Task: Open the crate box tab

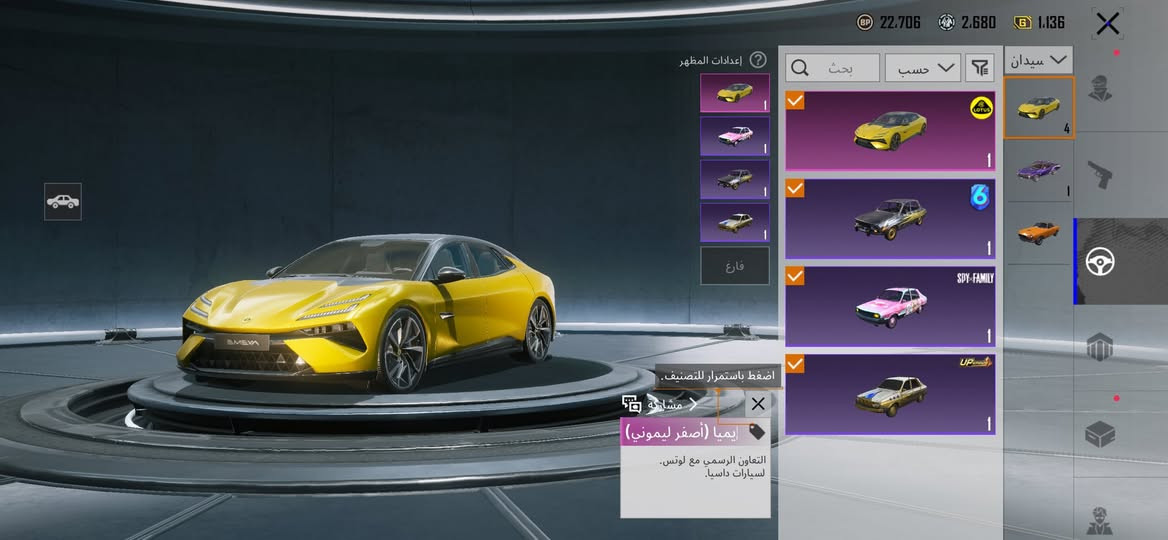Action: click(1101, 435)
